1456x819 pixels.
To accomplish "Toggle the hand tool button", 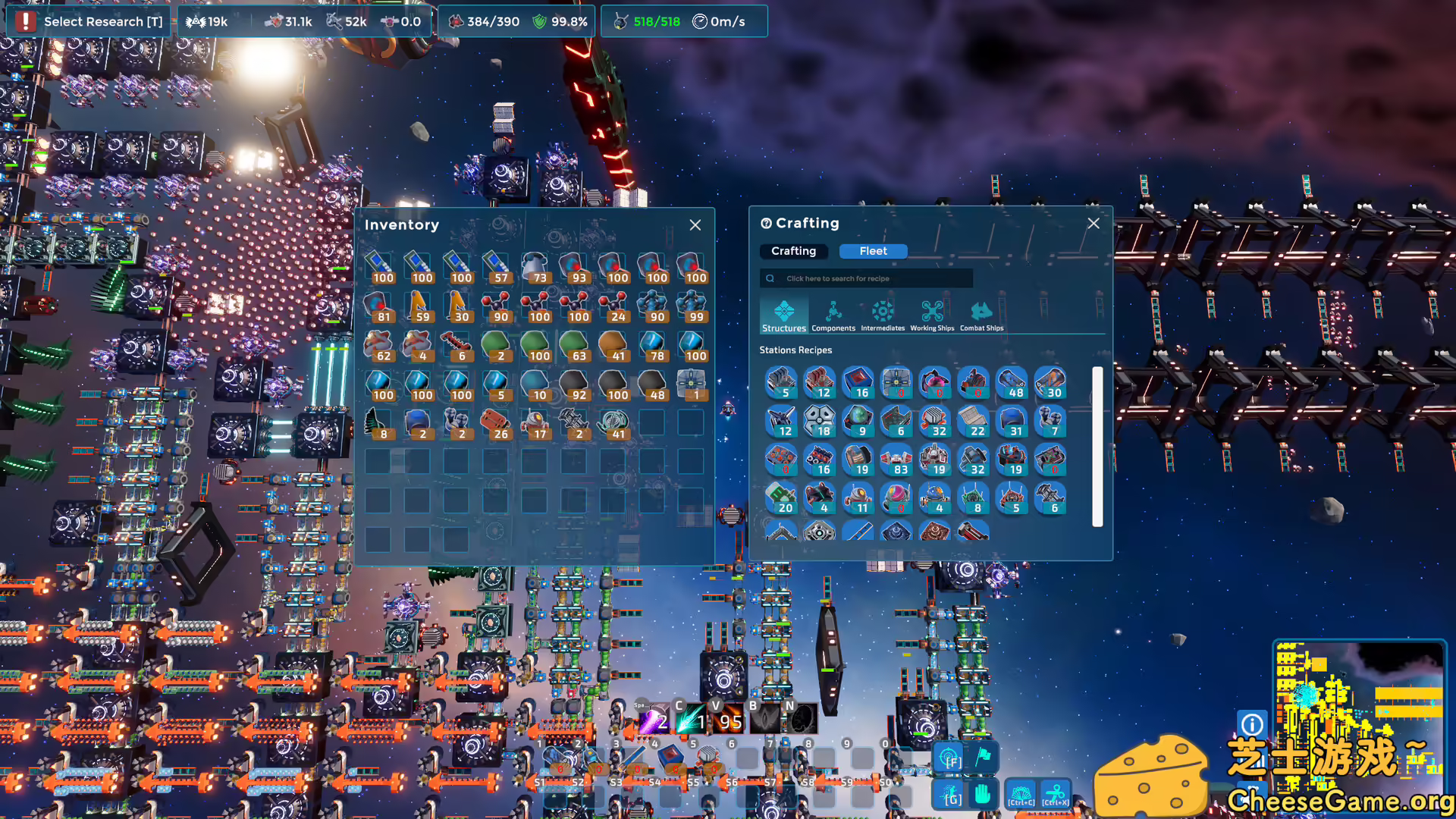I will [x=983, y=795].
